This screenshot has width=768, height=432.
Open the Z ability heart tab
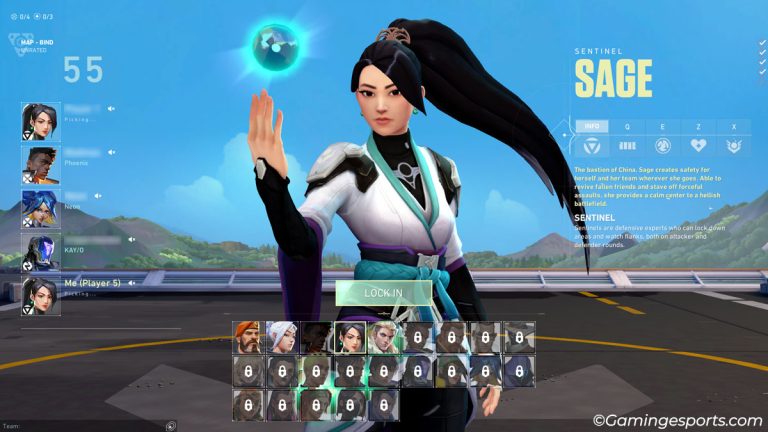[x=698, y=127]
